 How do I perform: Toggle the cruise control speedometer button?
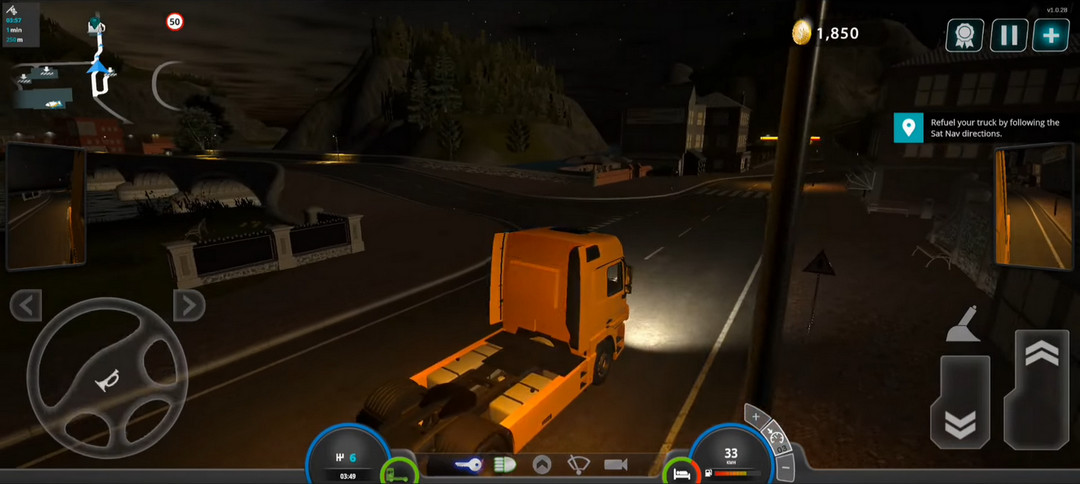tap(775, 436)
